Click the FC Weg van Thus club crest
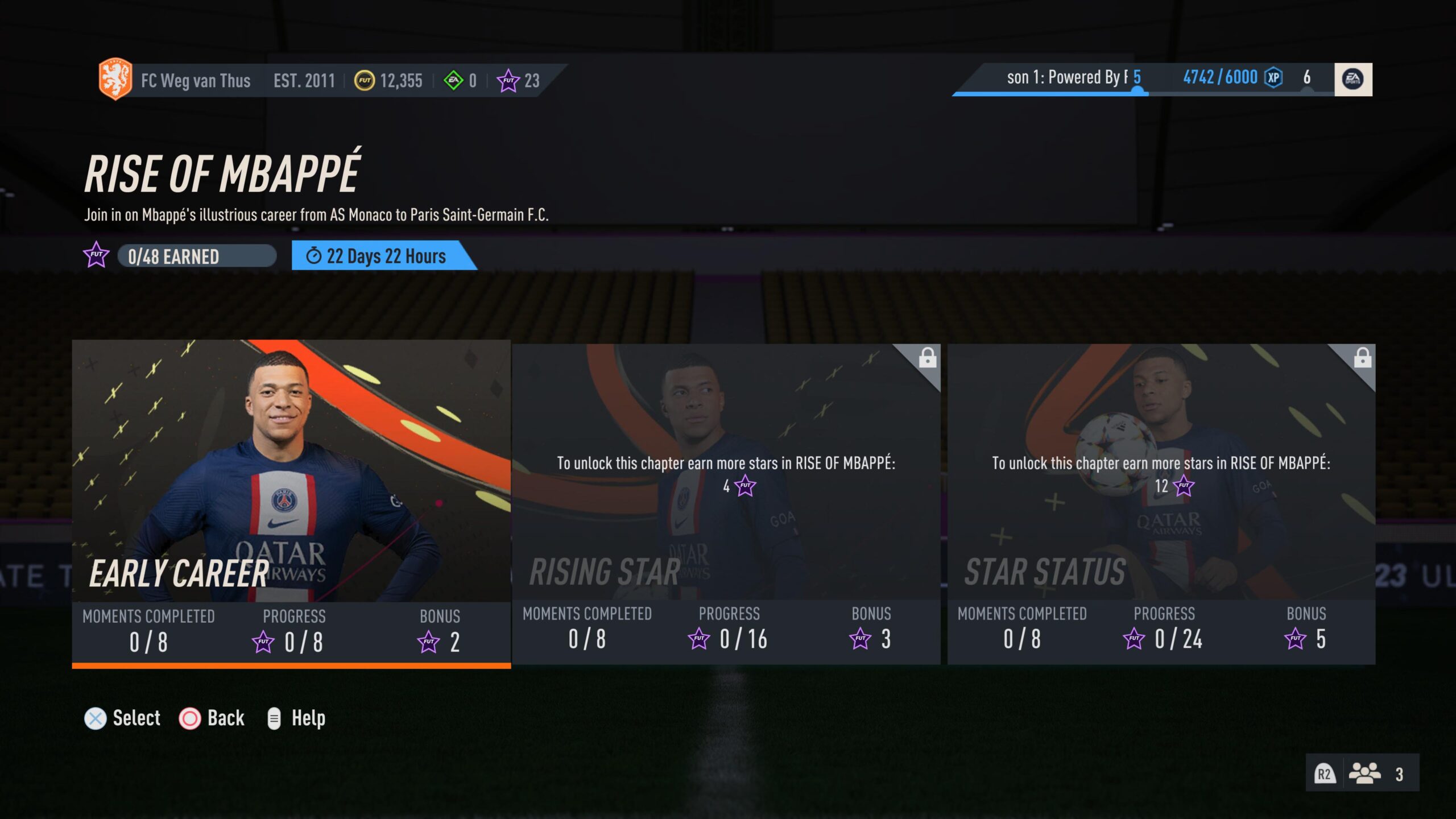The width and height of the screenshot is (1456, 819). coord(115,79)
